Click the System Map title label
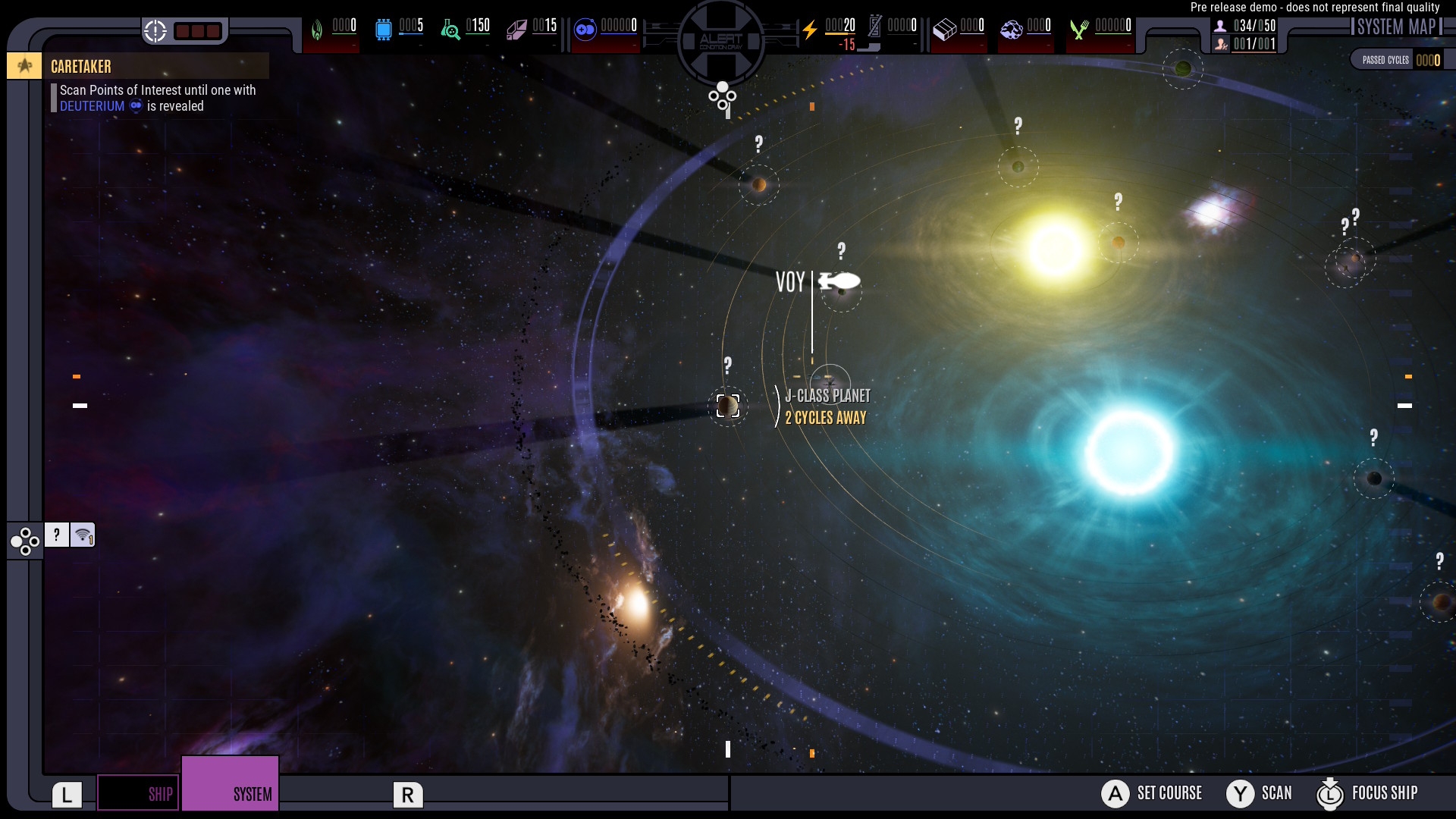 point(1396,27)
